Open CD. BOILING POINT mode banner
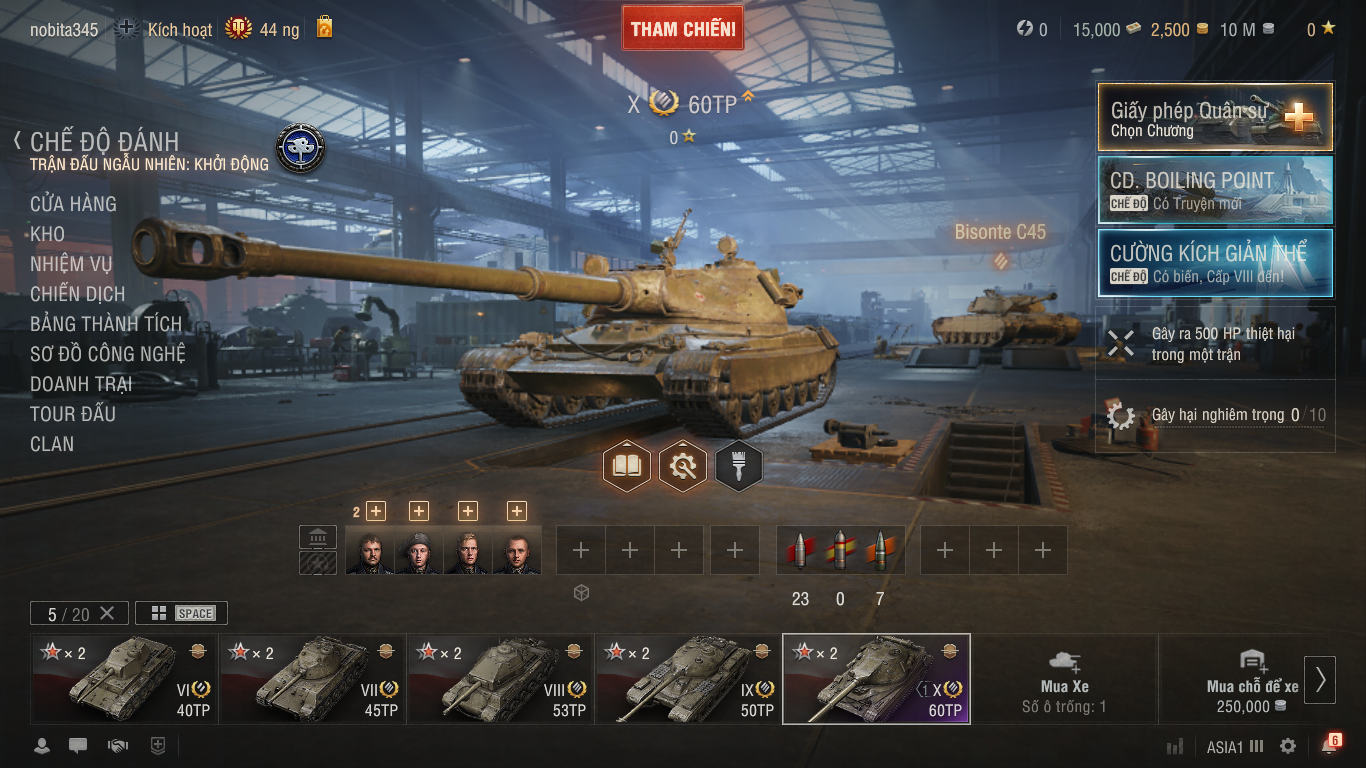This screenshot has height=768, width=1366. point(1215,190)
